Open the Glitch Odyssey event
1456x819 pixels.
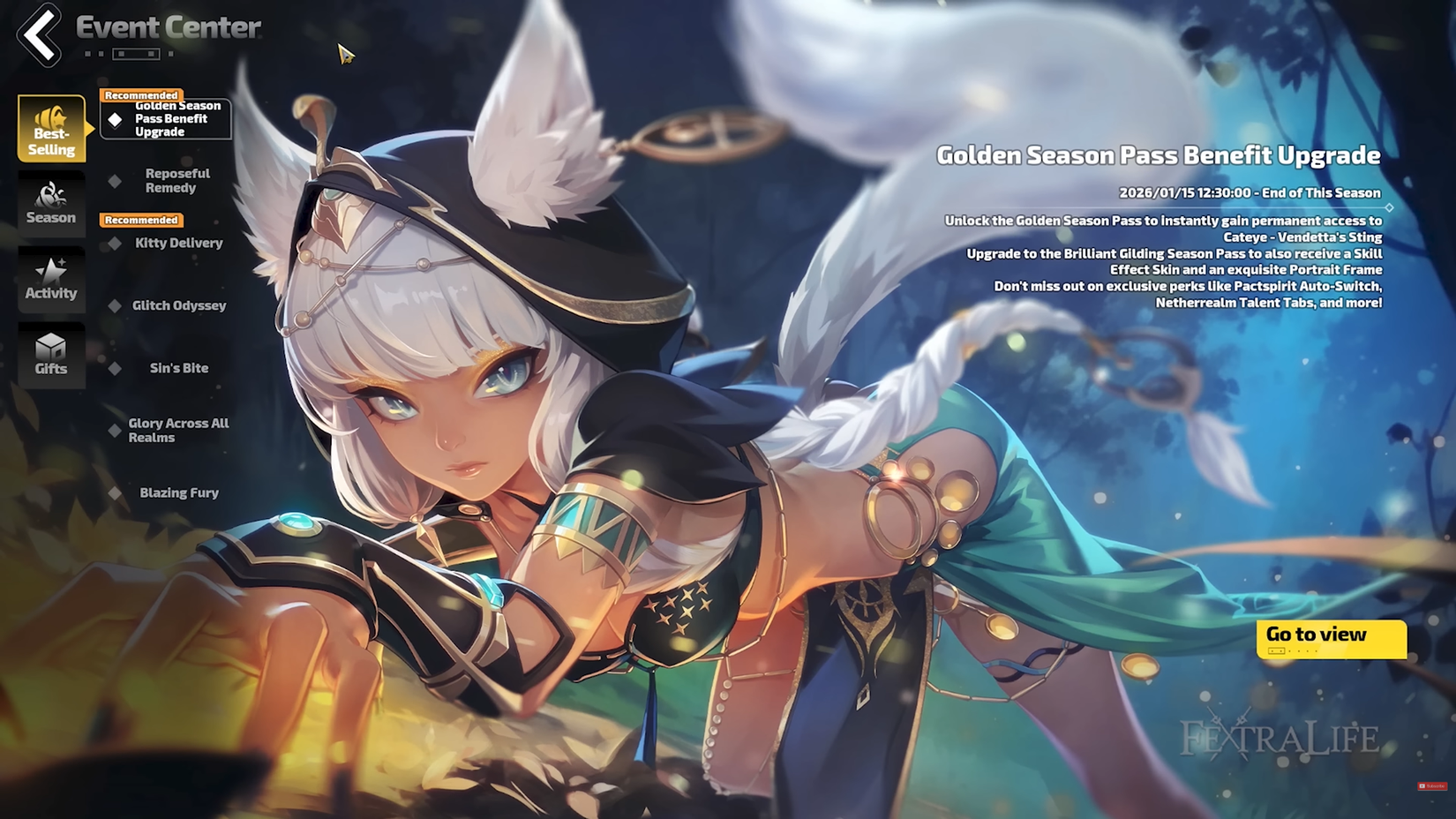179,305
